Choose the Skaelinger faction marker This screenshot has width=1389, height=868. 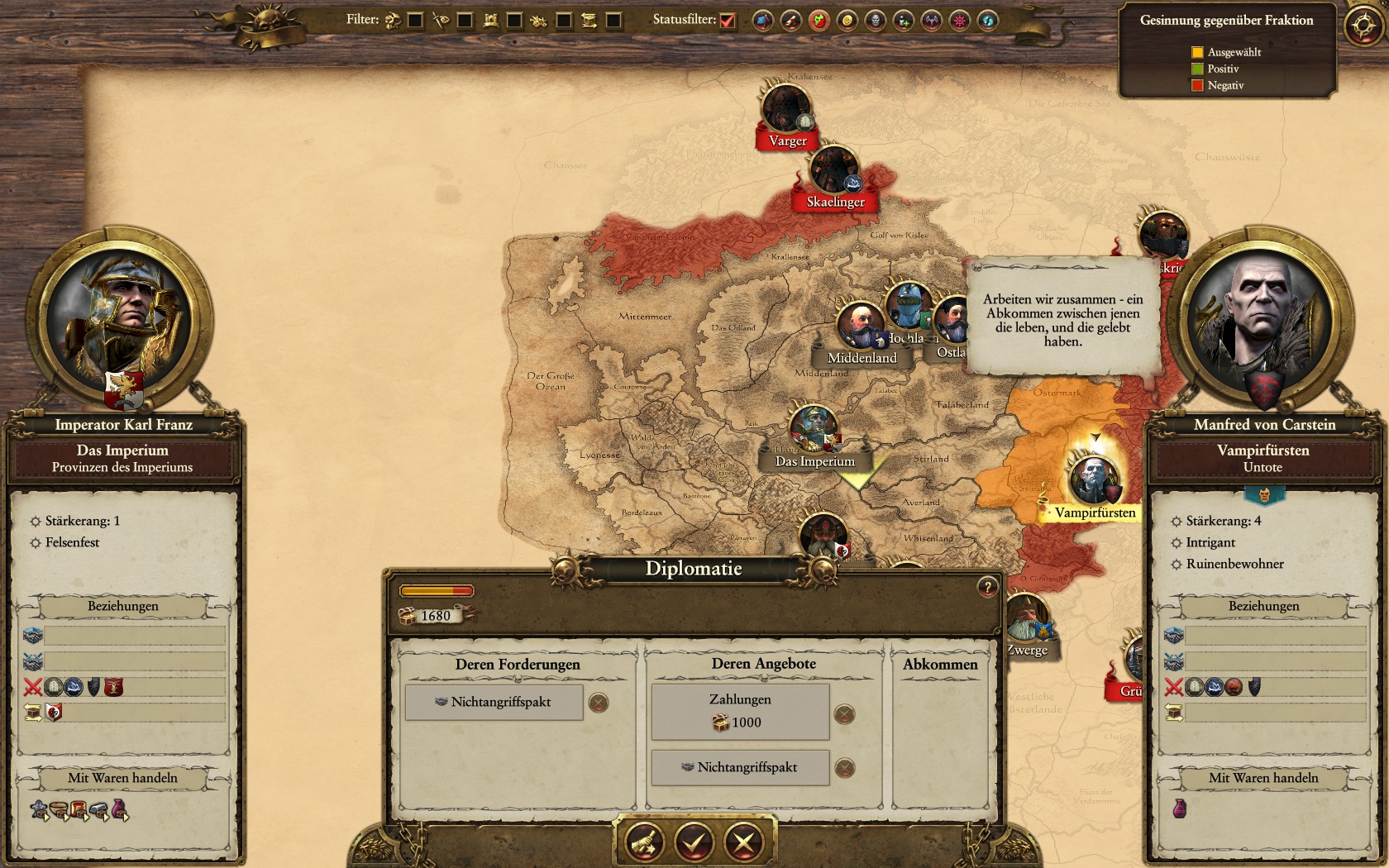point(834,171)
